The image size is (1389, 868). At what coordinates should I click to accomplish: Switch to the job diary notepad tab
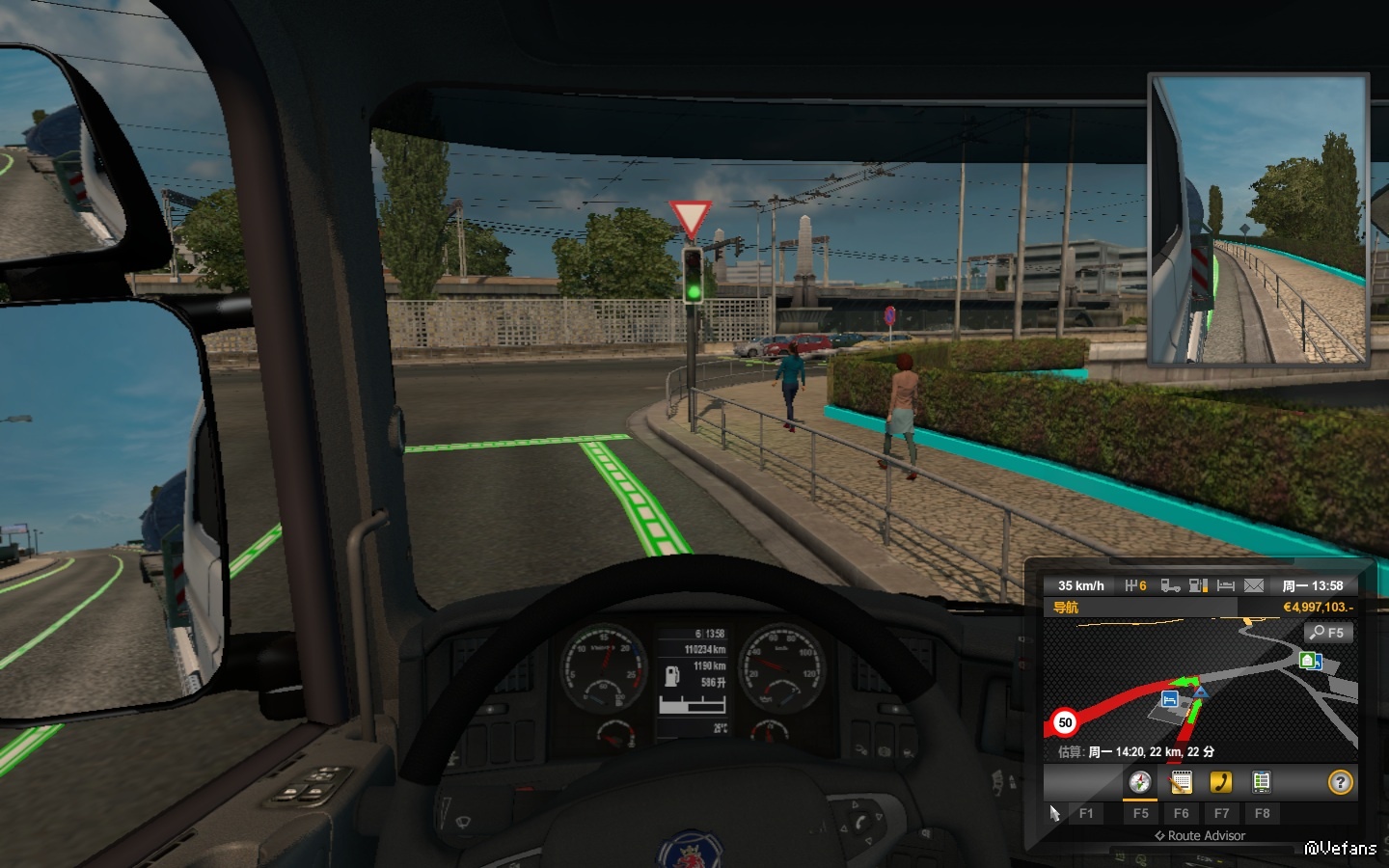click(1181, 782)
